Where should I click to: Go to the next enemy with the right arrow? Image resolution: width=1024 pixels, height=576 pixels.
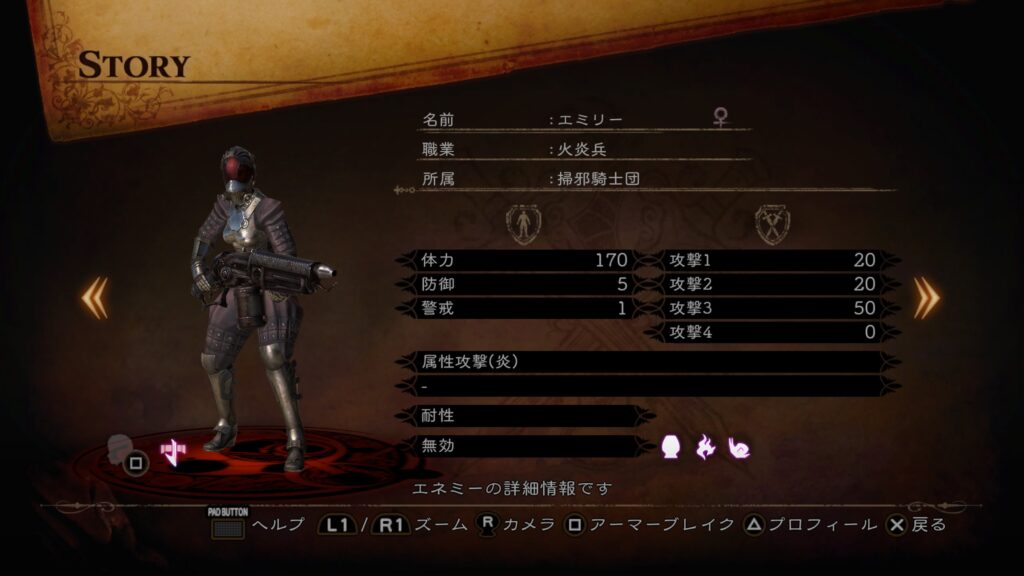coord(926,297)
